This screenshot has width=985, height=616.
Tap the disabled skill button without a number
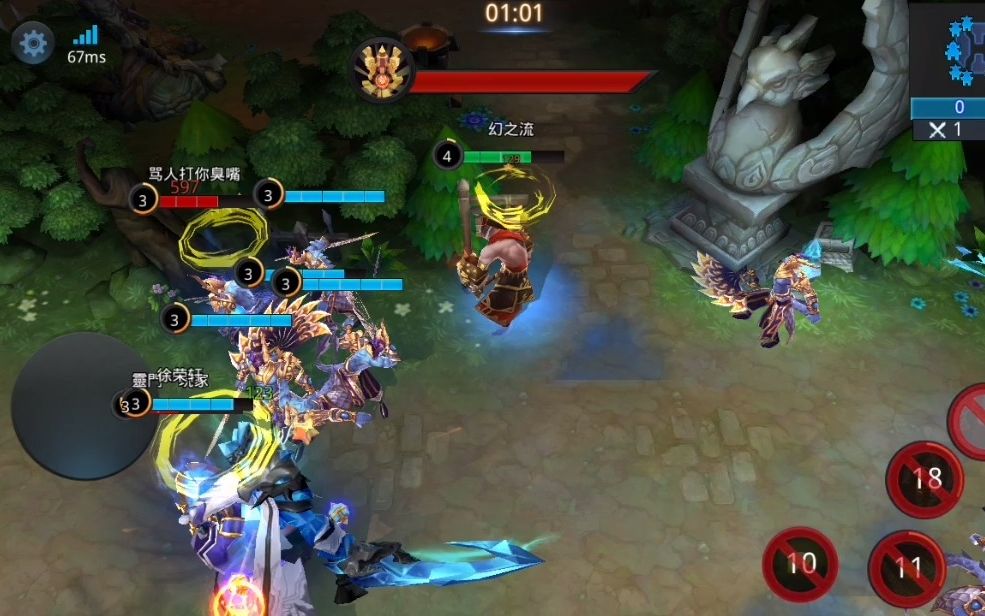tap(970, 412)
